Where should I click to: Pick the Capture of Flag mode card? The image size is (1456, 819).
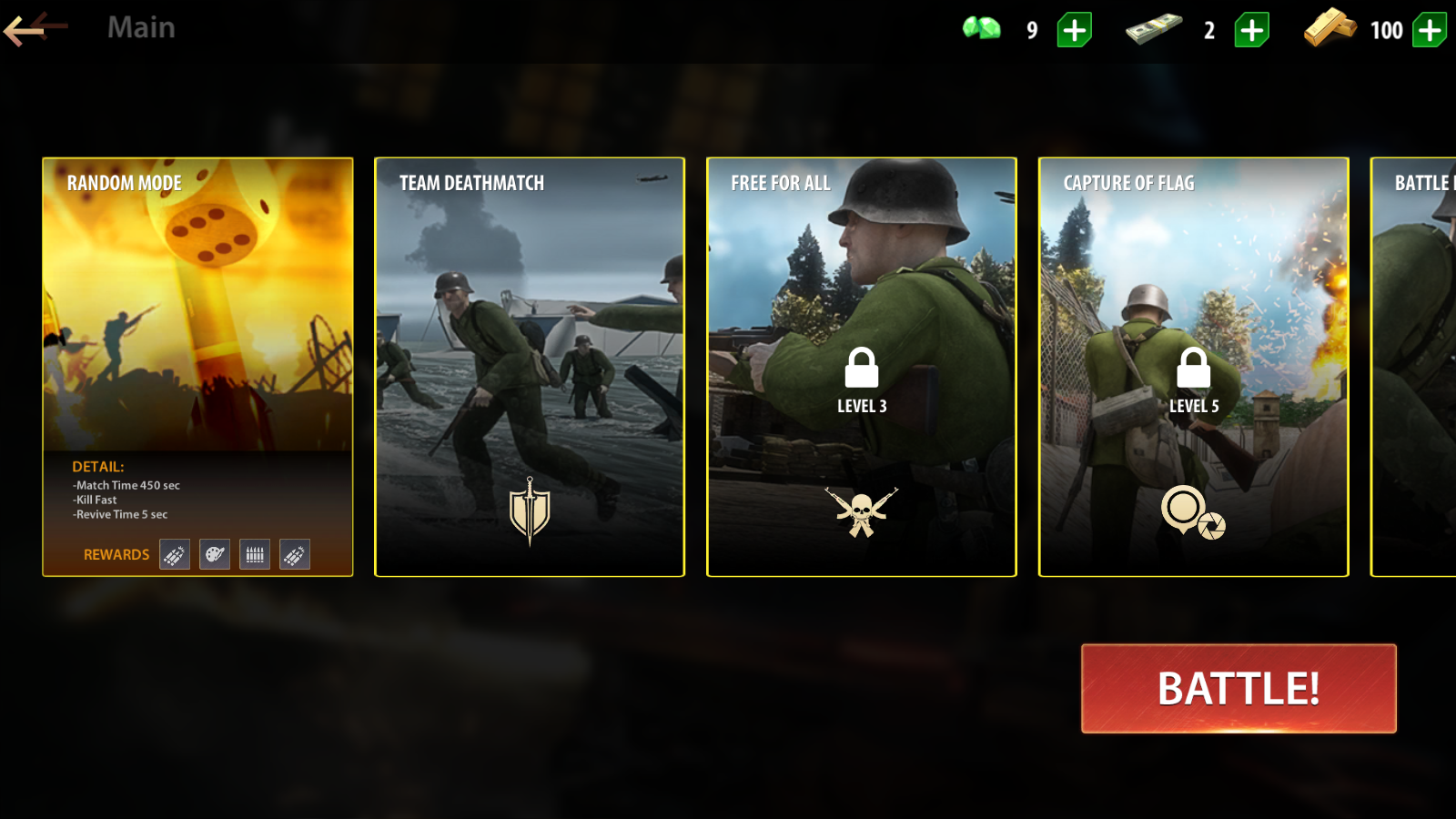pyautogui.click(x=1193, y=366)
